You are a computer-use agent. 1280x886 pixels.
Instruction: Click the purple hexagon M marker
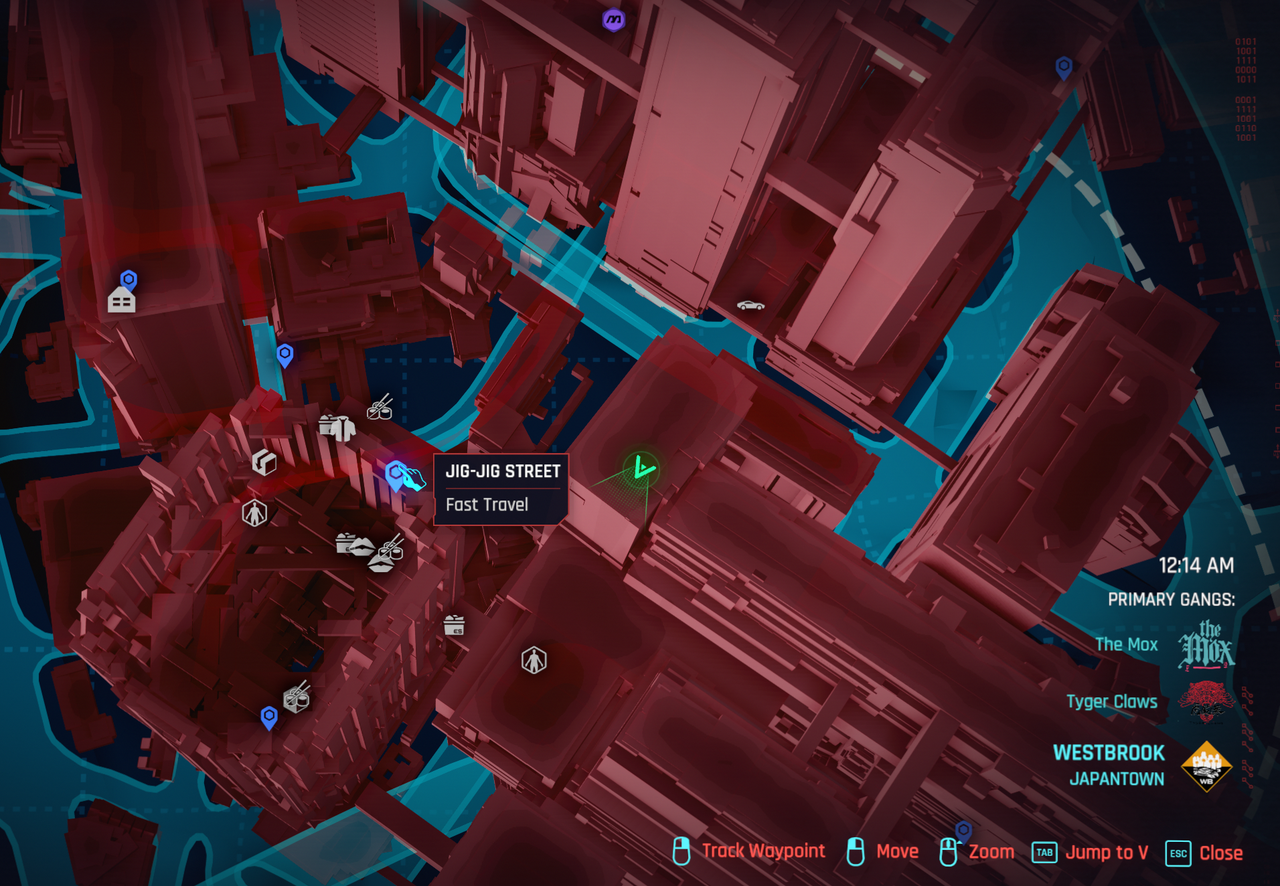(x=614, y=19)
